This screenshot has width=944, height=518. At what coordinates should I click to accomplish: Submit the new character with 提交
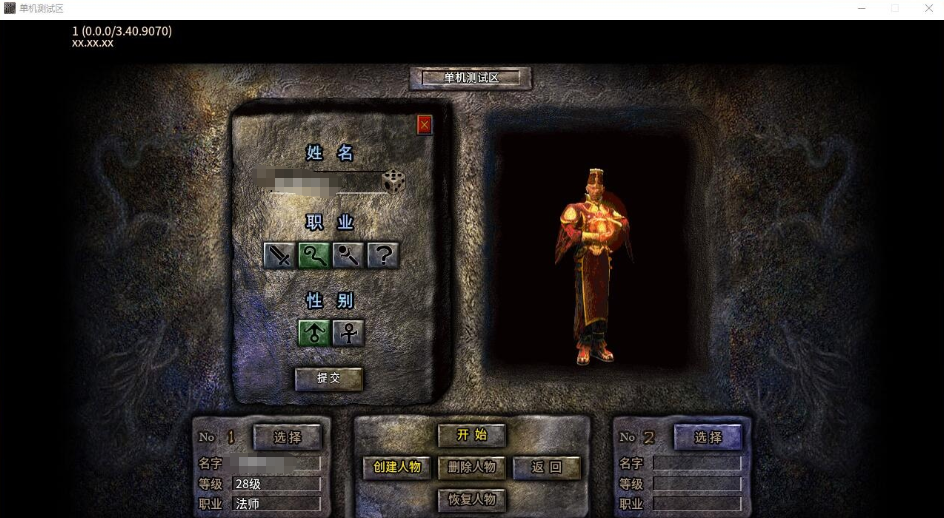(328, 378)
